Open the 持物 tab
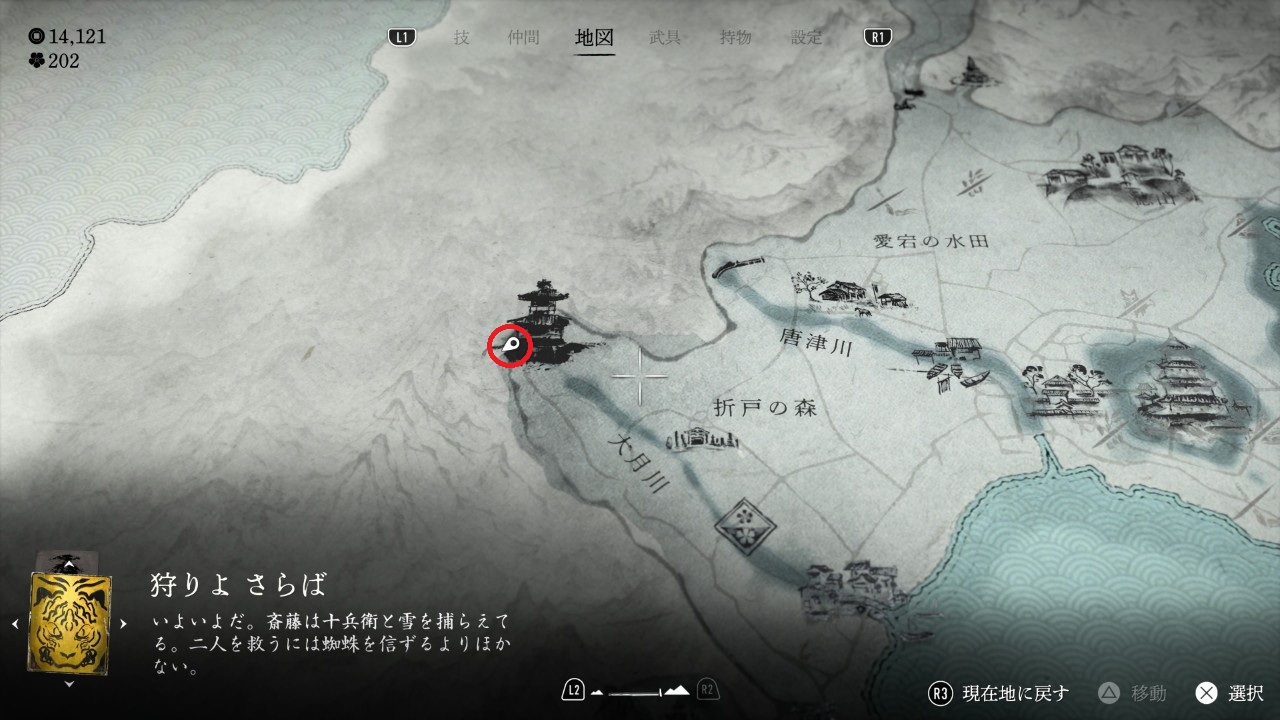Image resolution: width=1280 pixels, height=720 pixels. click(x=735, y=38)
